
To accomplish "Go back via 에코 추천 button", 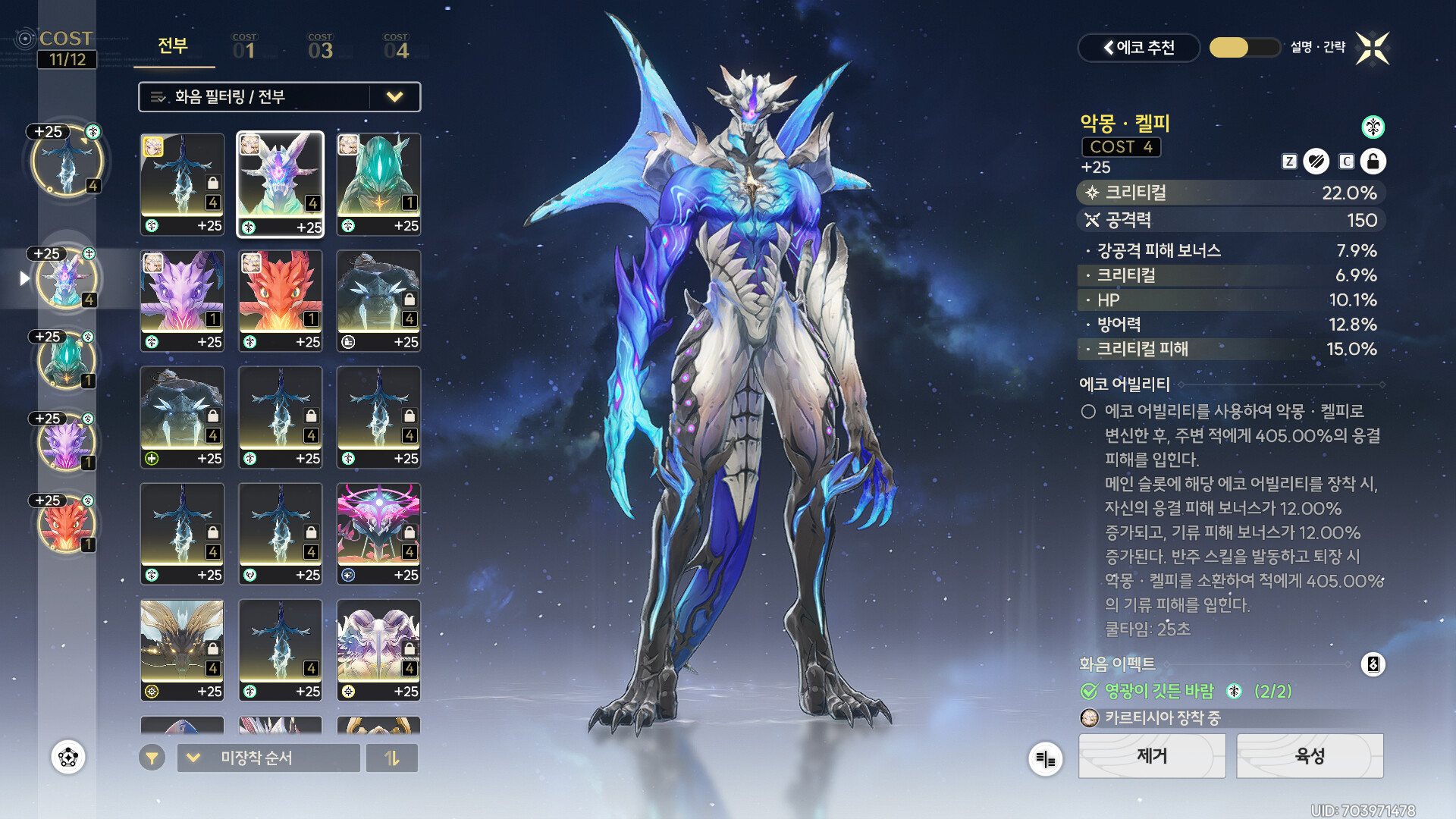I will (x=1138, y=48).
